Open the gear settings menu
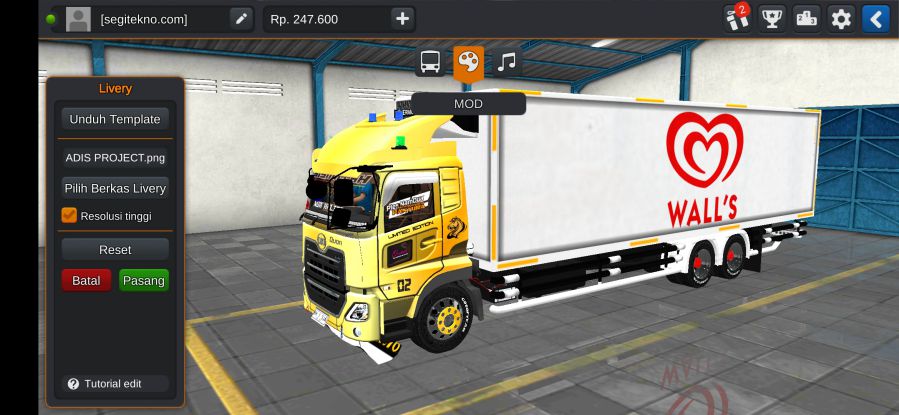Screen dimensions: 899x415 841,18
